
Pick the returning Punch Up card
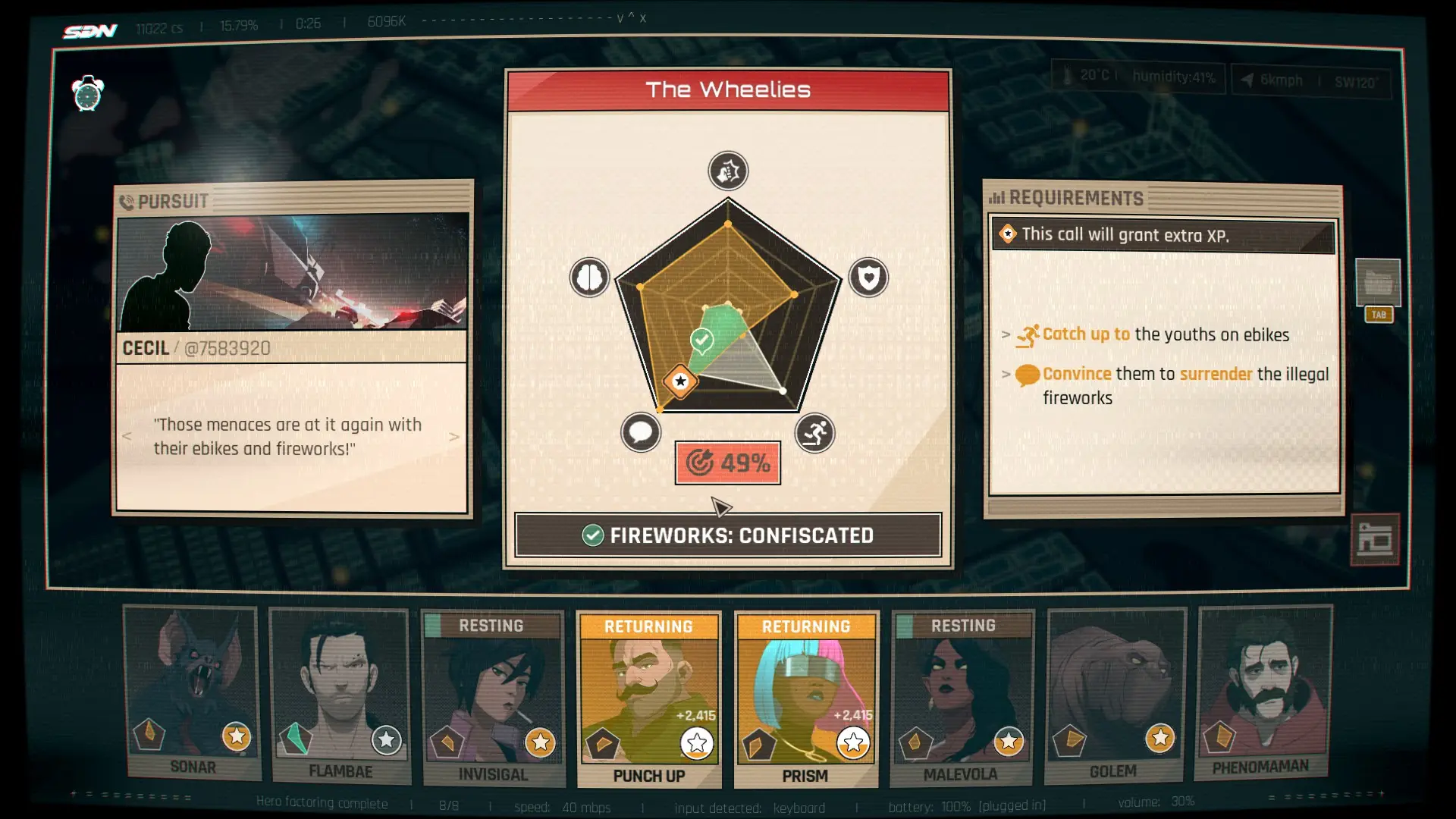(648, 699)
